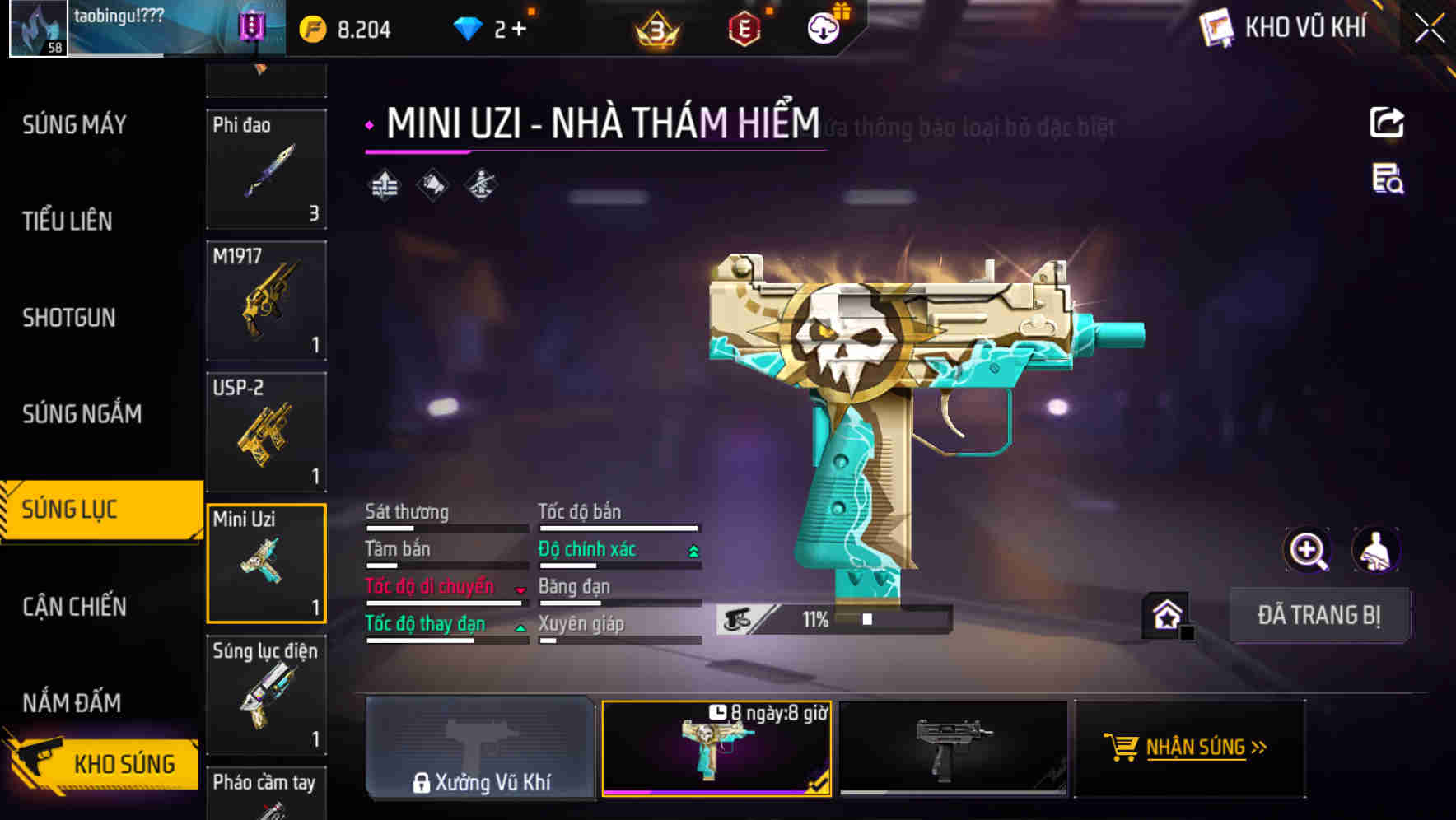Expand the Tốc độ thay đạn stat arrow

pos(520,626)
